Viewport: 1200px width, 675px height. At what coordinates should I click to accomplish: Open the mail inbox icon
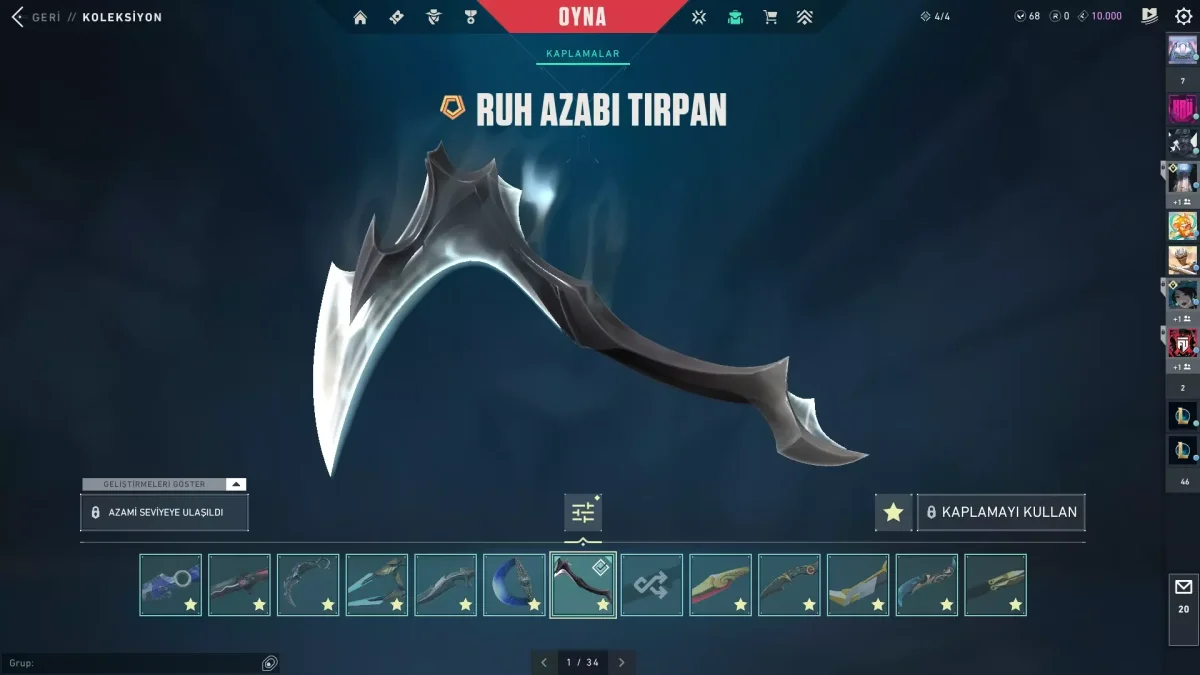1183,587
